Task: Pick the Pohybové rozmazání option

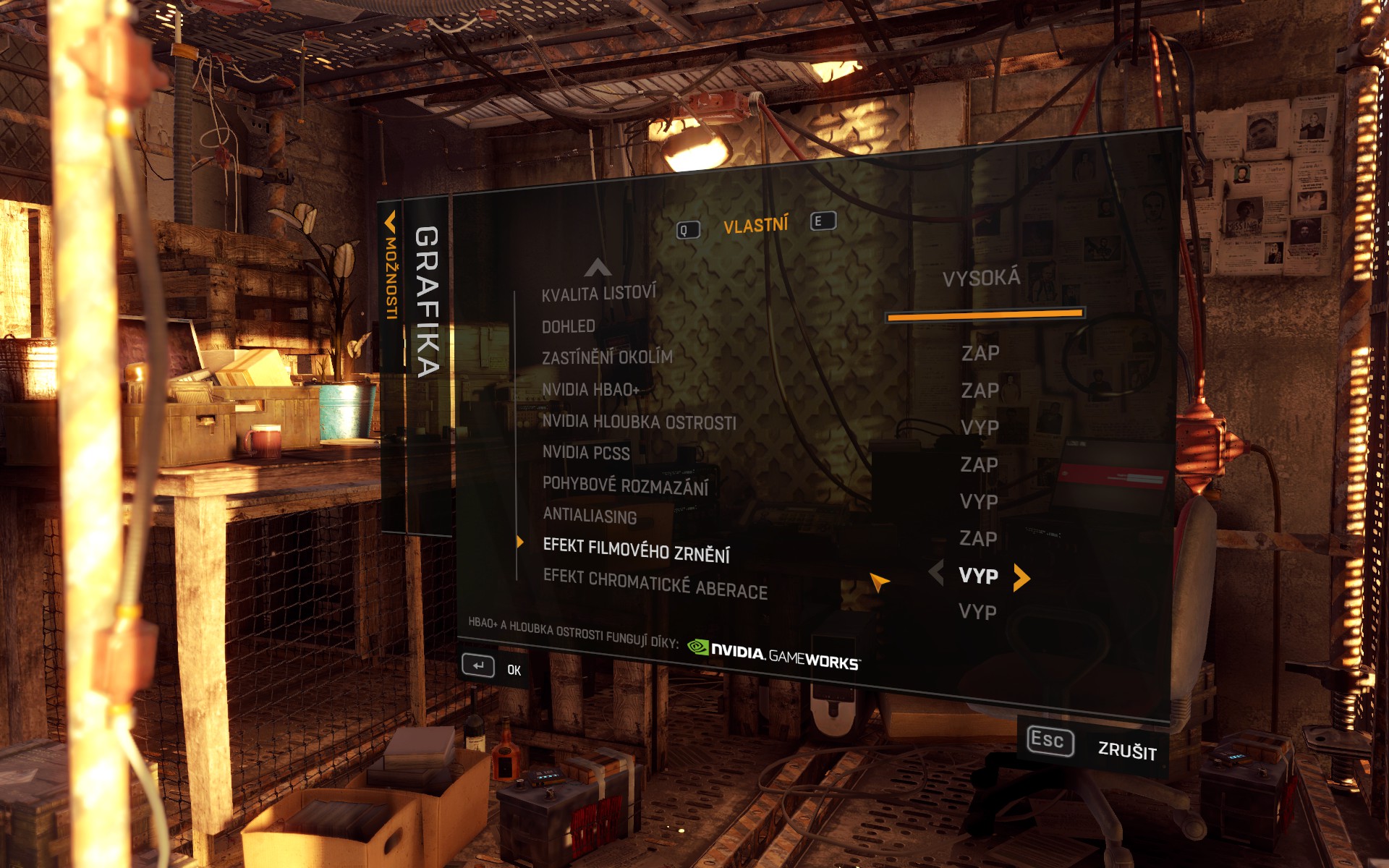Action: coord(625,485)
